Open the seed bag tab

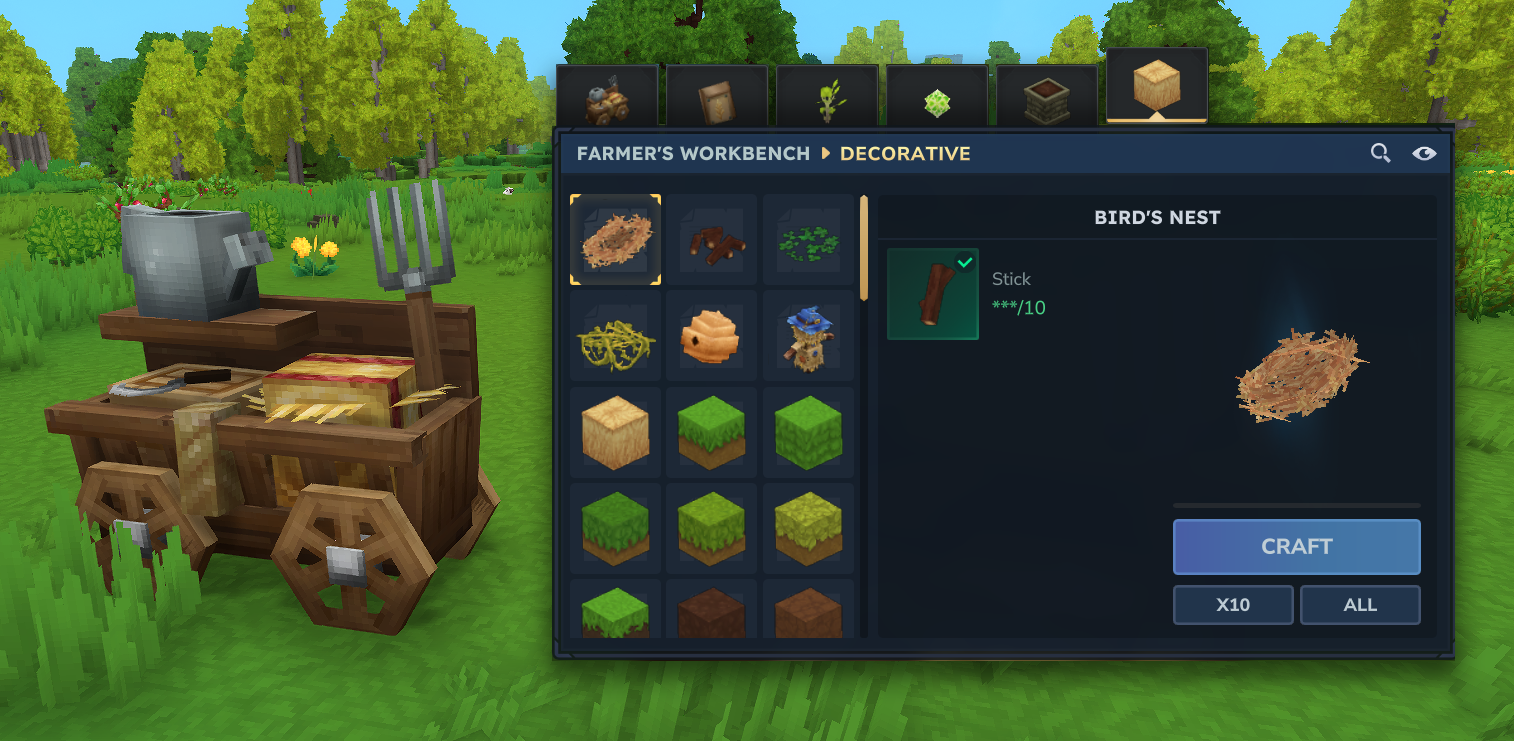click(x=716, y=97)
